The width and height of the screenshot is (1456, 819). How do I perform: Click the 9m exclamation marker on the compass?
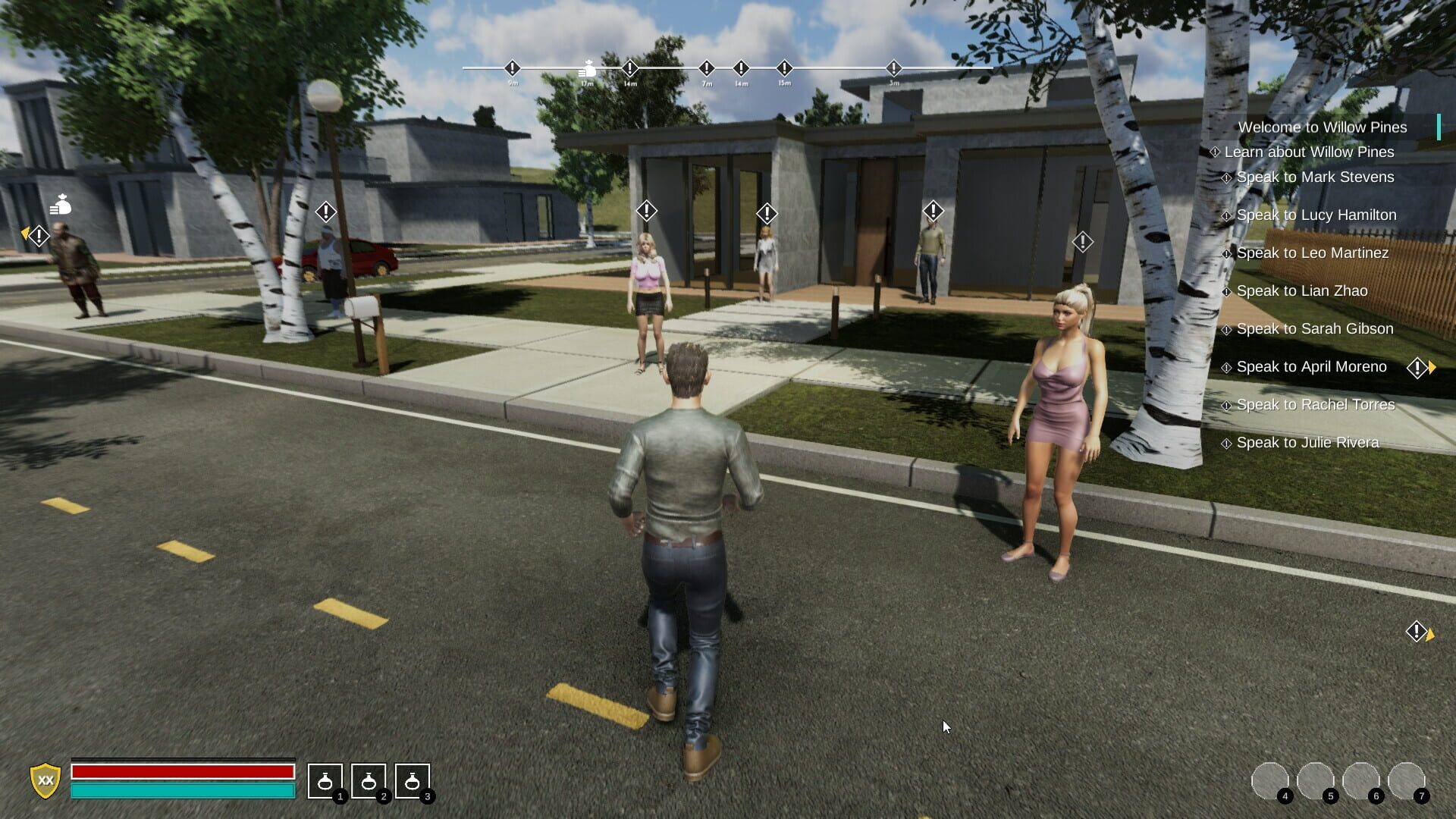click(512, 70)
